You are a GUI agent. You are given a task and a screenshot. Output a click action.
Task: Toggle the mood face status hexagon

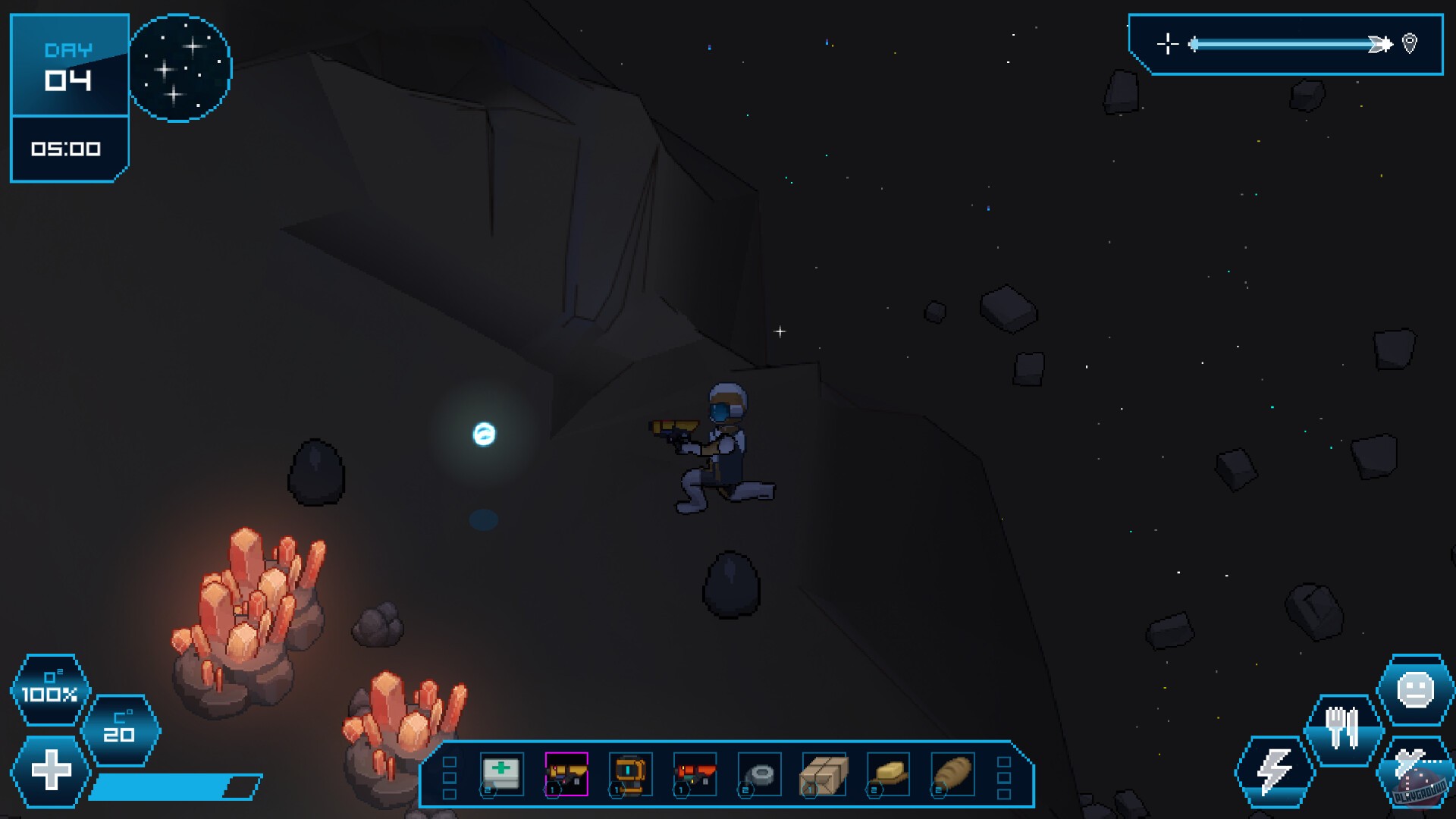(1414, 692)
